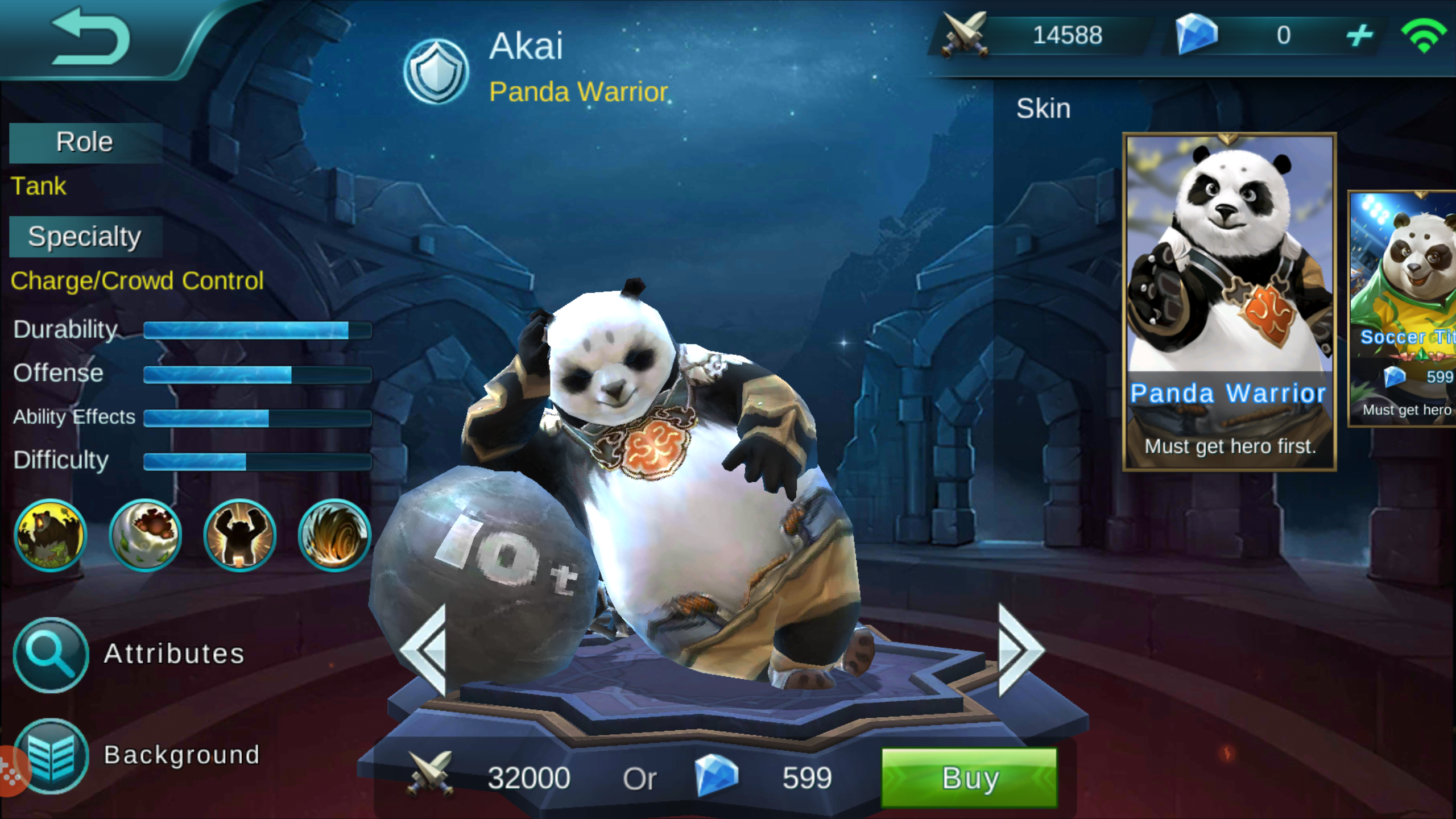Show the next hero with right arrow

(1021, 650)
